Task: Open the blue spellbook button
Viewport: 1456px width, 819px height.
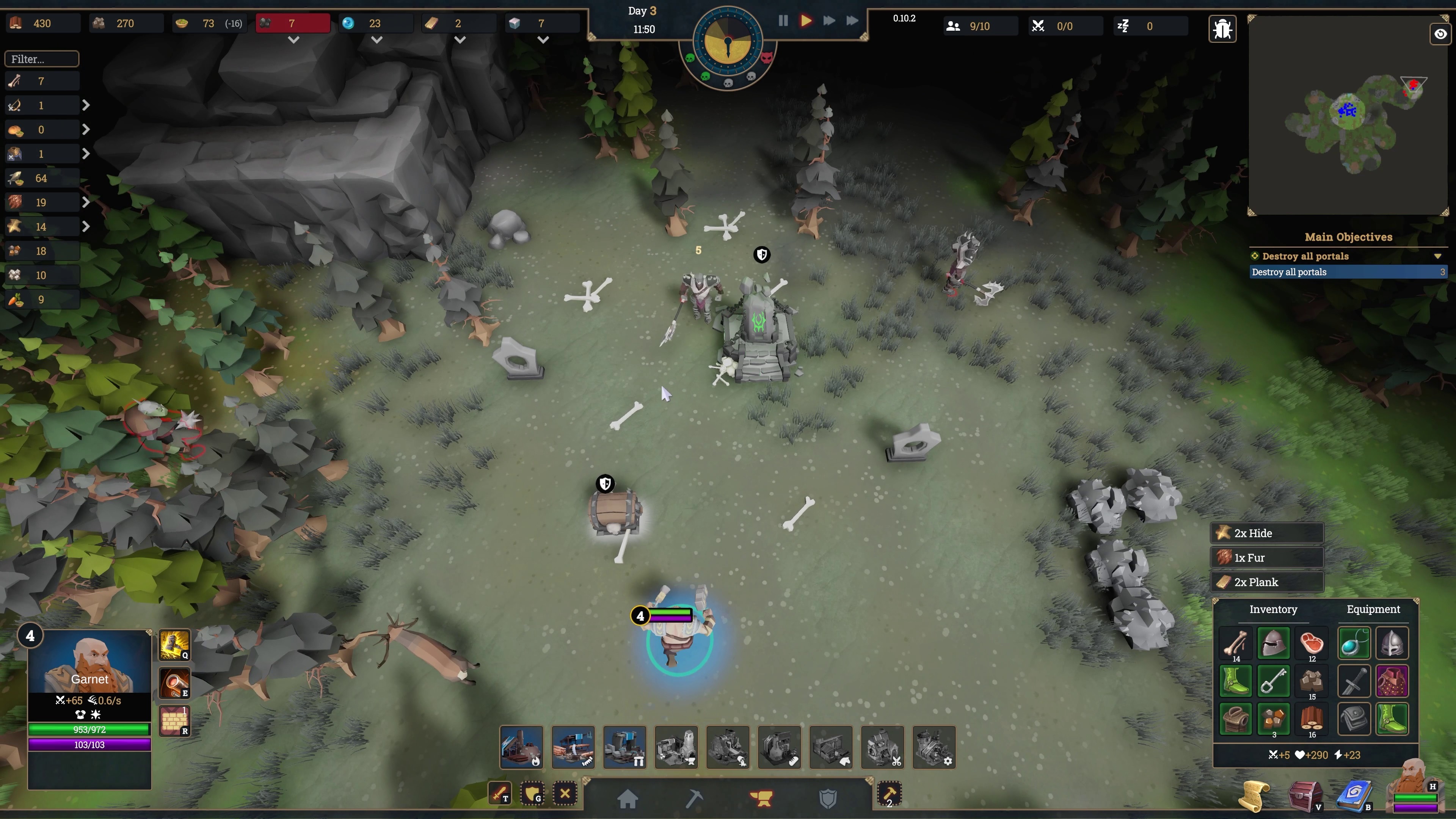Action: [1354, 796]
